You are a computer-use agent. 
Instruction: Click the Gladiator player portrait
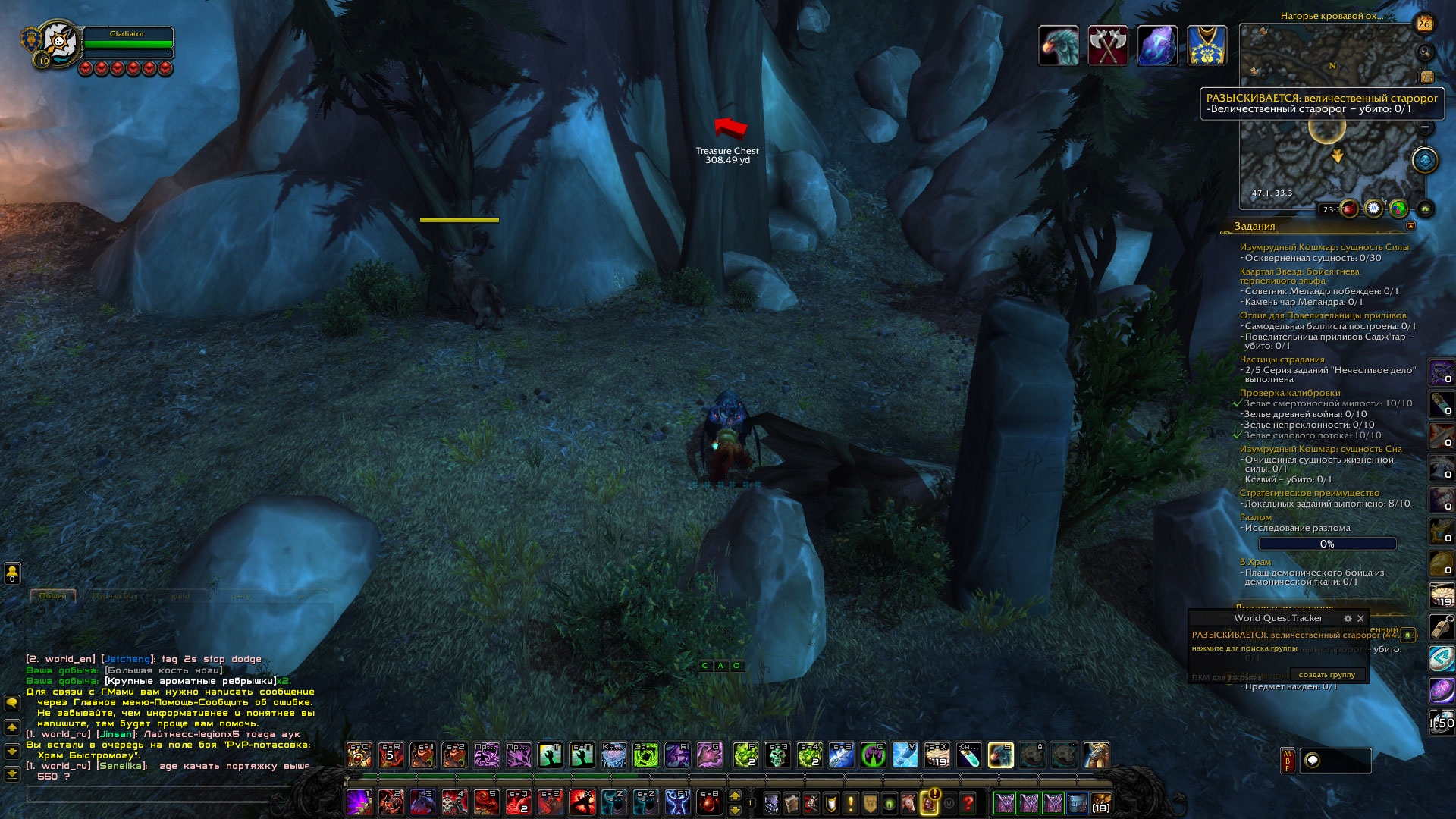[58, 43]
